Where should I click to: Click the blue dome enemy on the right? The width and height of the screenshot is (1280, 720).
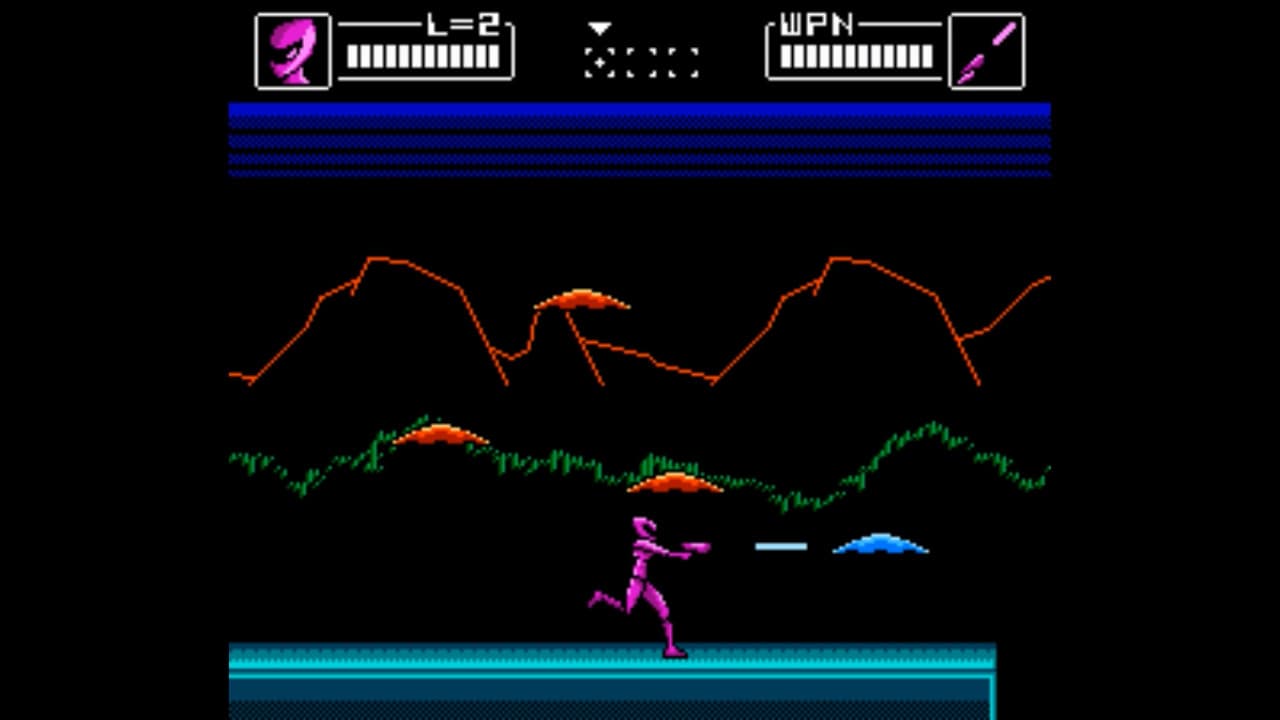[880, 544]
